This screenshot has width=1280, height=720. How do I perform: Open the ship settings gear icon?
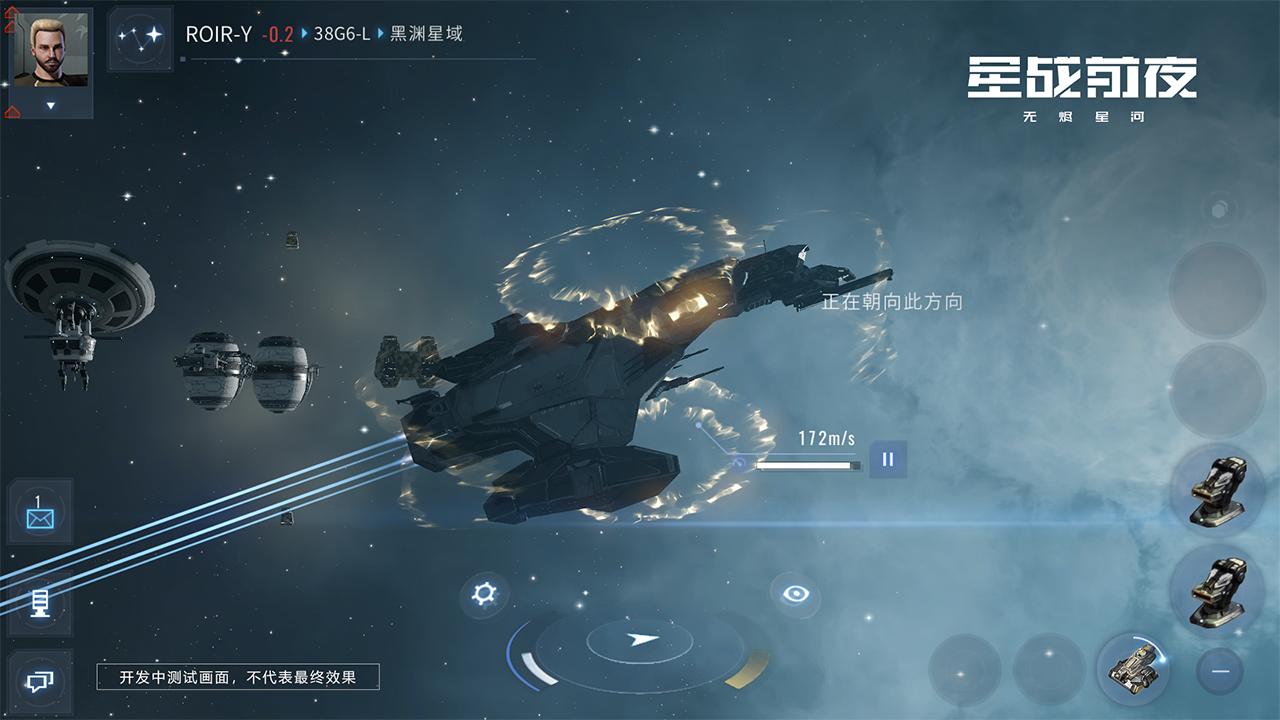pos(484,593)
